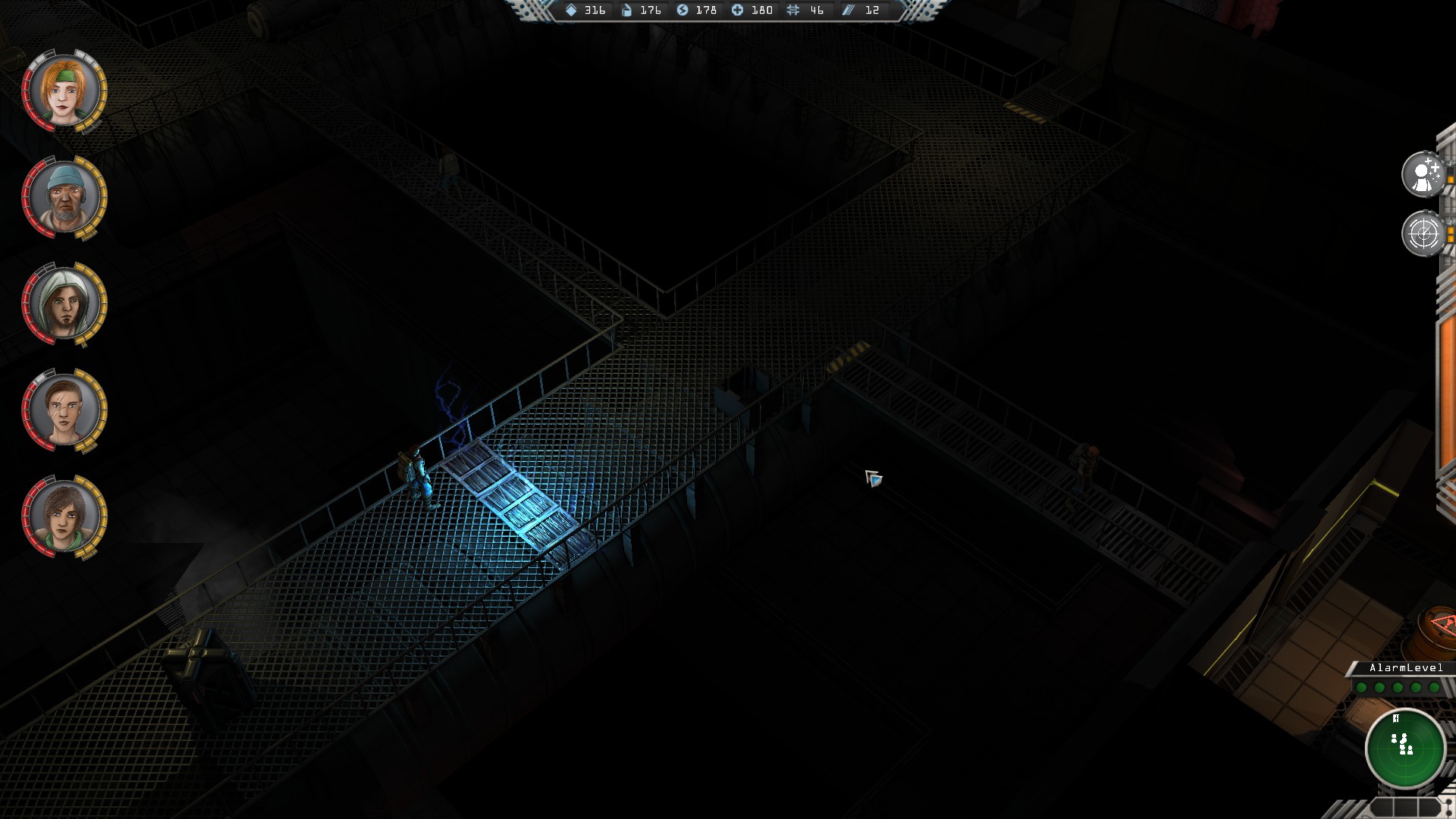Click the first green alarm indicator light

point(1361,687)
